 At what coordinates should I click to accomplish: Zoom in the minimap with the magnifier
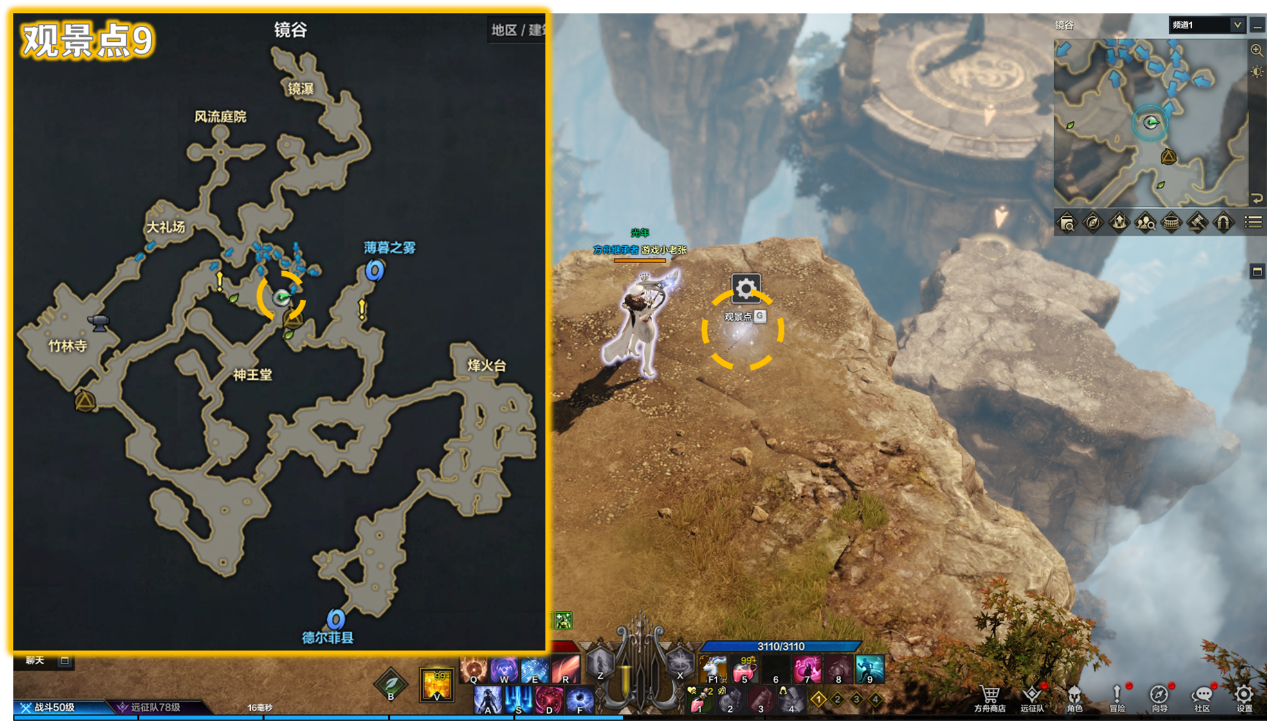click(x=1257, y=50)
